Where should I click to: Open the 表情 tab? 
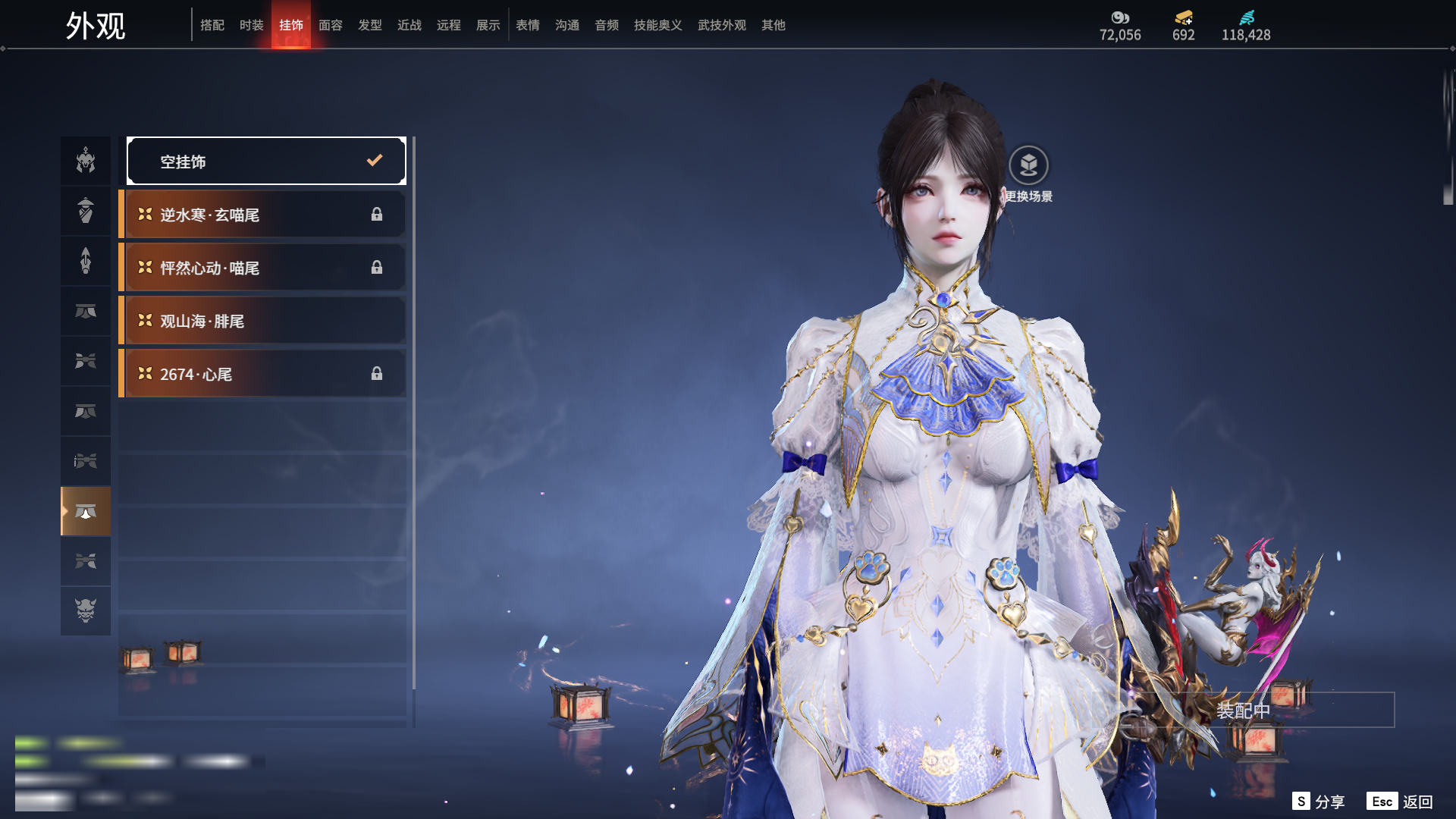click(x=528, y=25)
